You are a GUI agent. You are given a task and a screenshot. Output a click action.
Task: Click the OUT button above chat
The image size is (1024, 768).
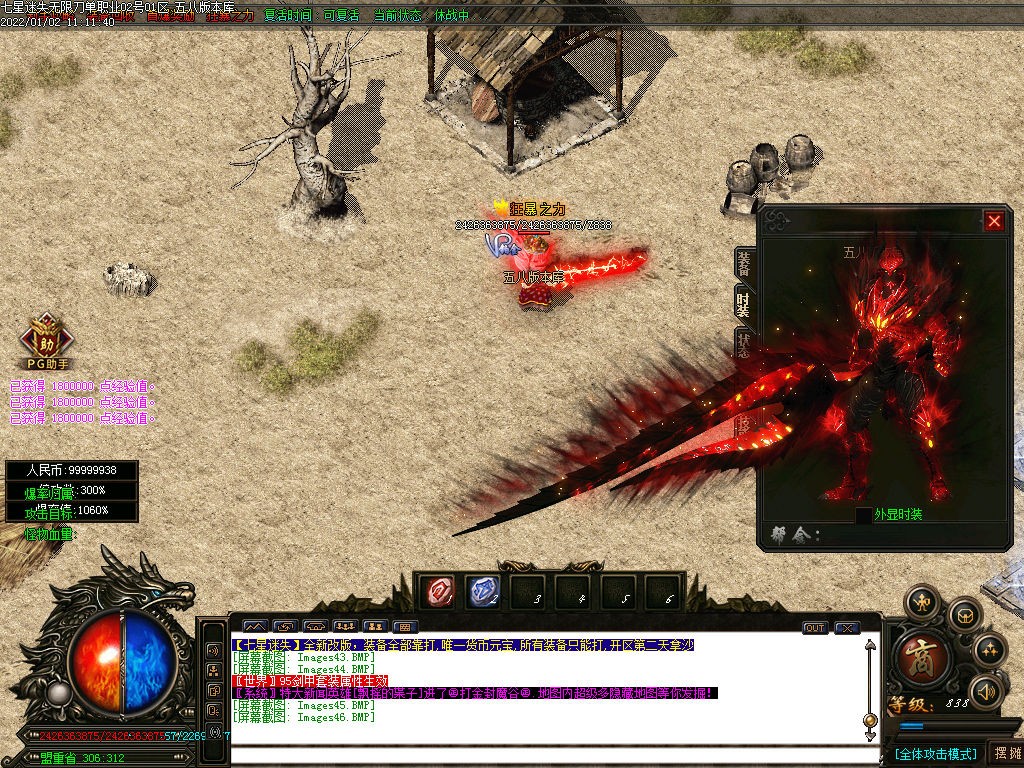pyautogui.click(x=815, y=628)
